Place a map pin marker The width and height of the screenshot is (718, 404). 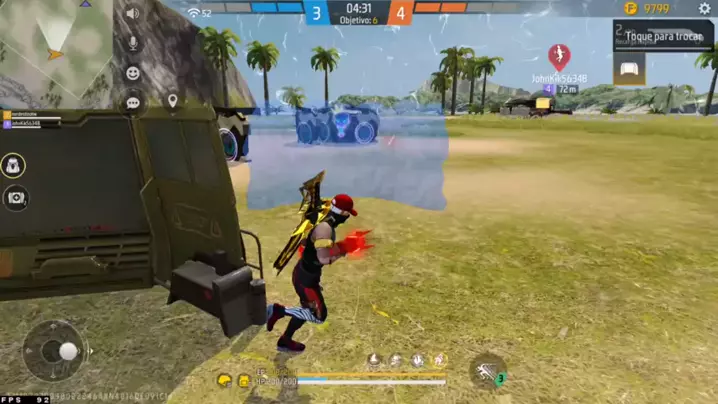172,101
